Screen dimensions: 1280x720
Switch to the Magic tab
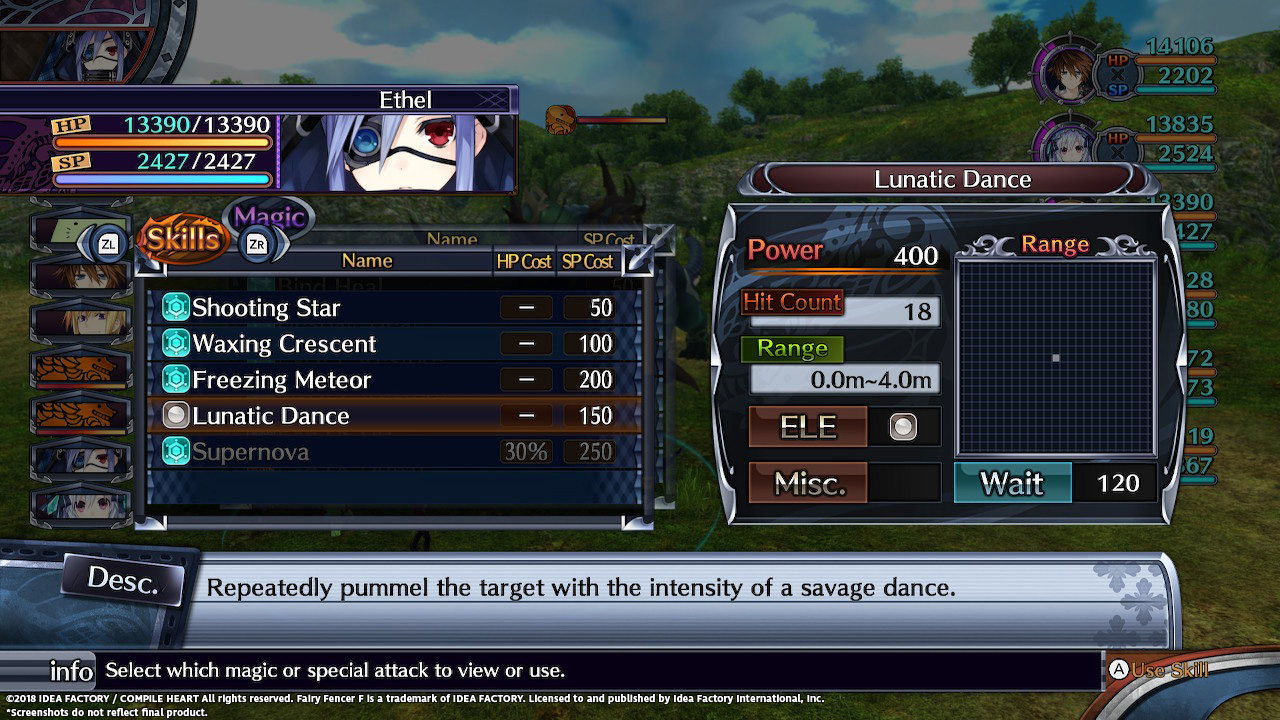(269, 218)
